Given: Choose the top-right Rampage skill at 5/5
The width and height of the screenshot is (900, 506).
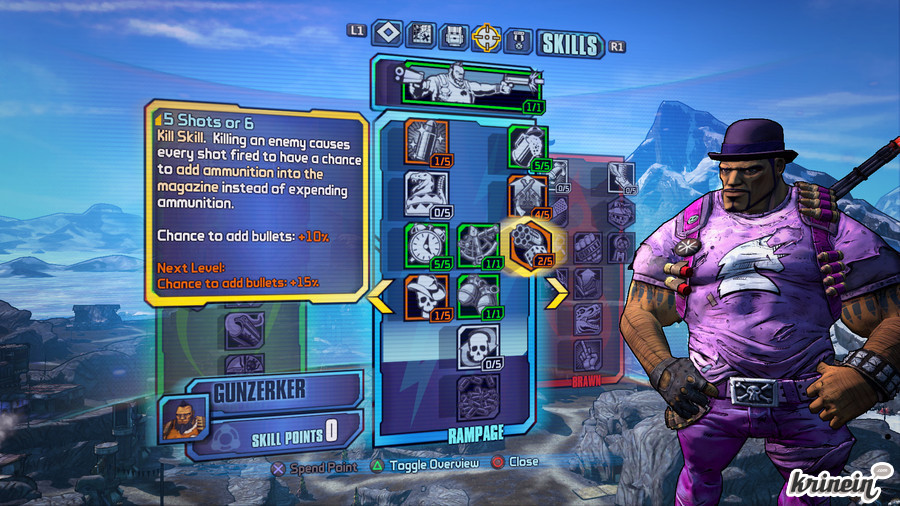Looking at the screenshot, I should point(526,146).
